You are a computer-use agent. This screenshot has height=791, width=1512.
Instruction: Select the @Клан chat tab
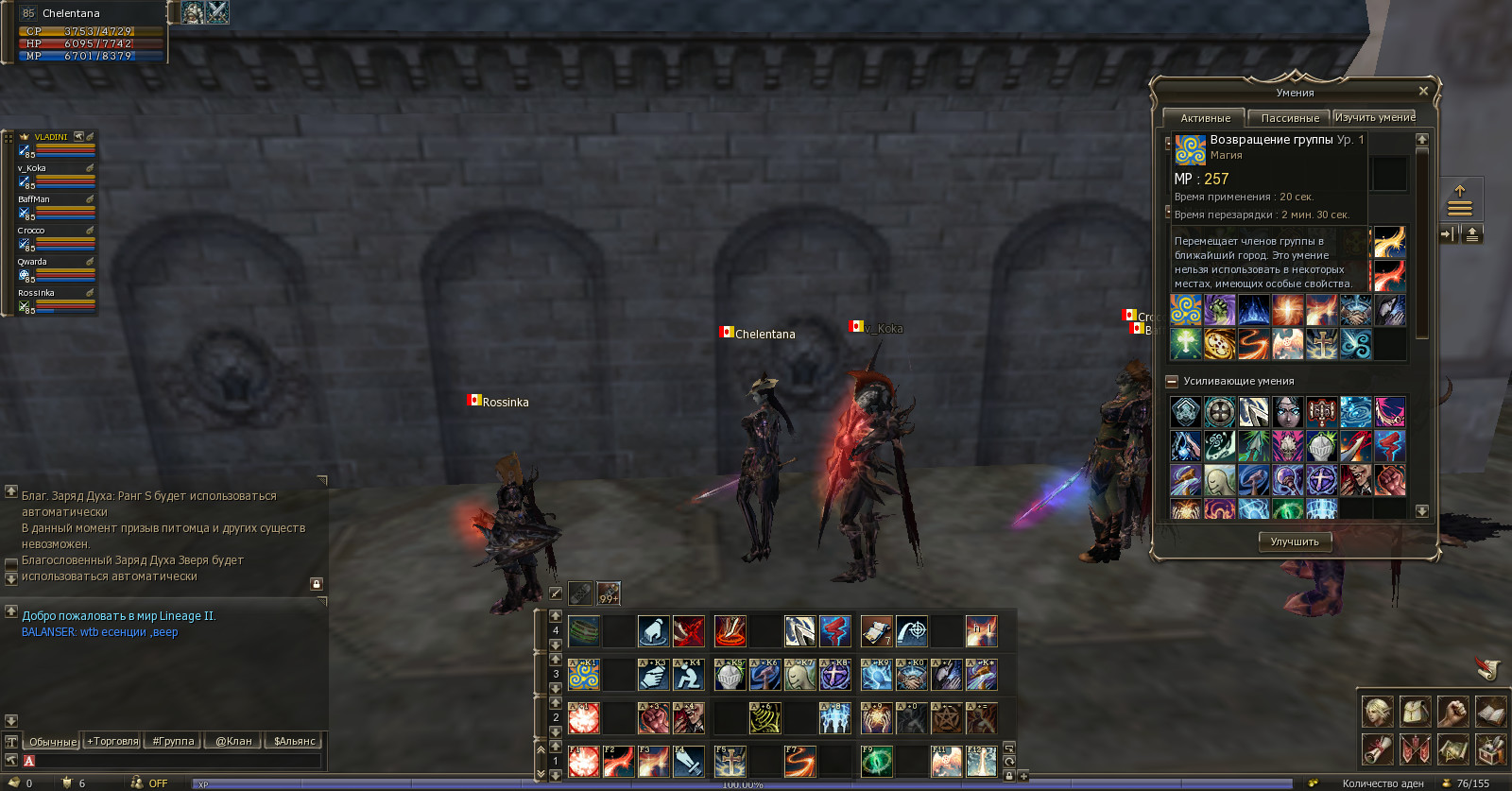click(x=233, y=741)
